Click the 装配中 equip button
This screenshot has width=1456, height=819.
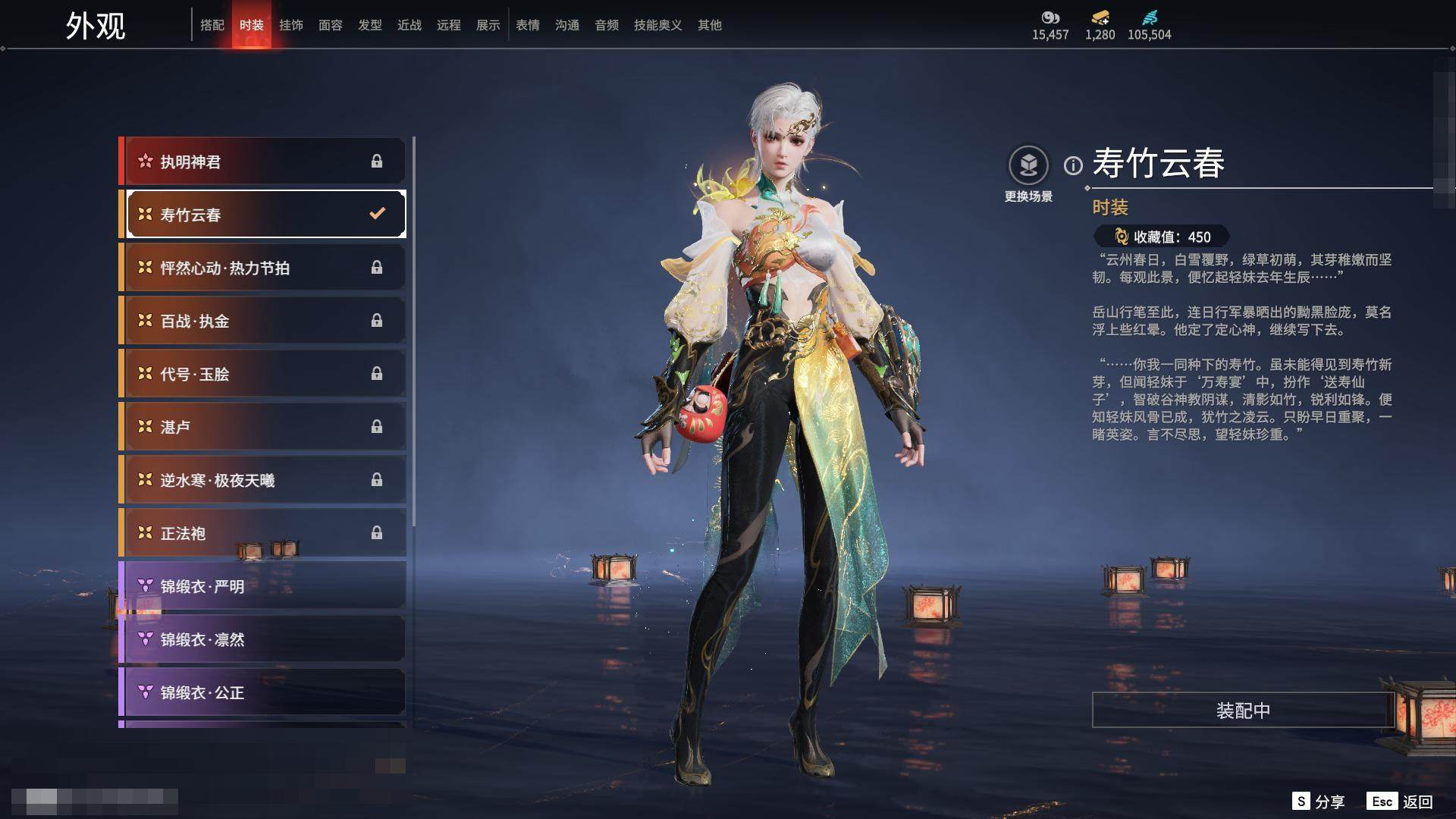1243,711
